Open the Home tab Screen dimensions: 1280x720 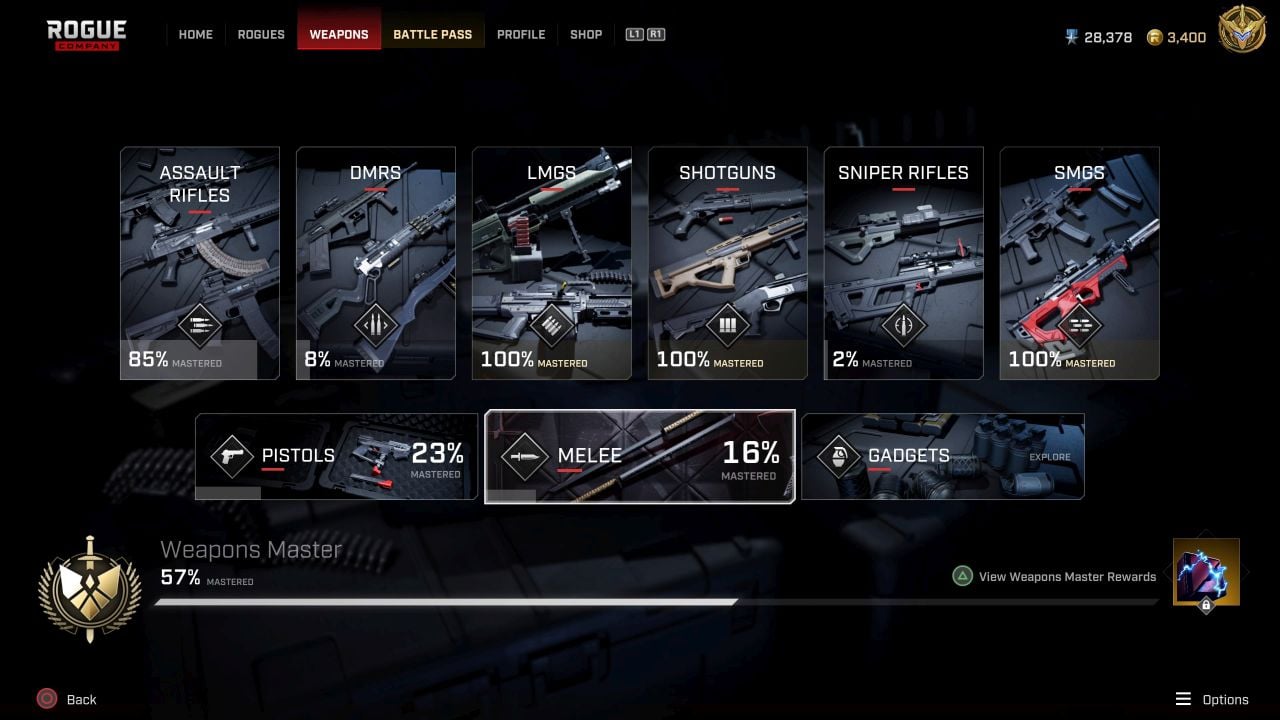[195, 34]
